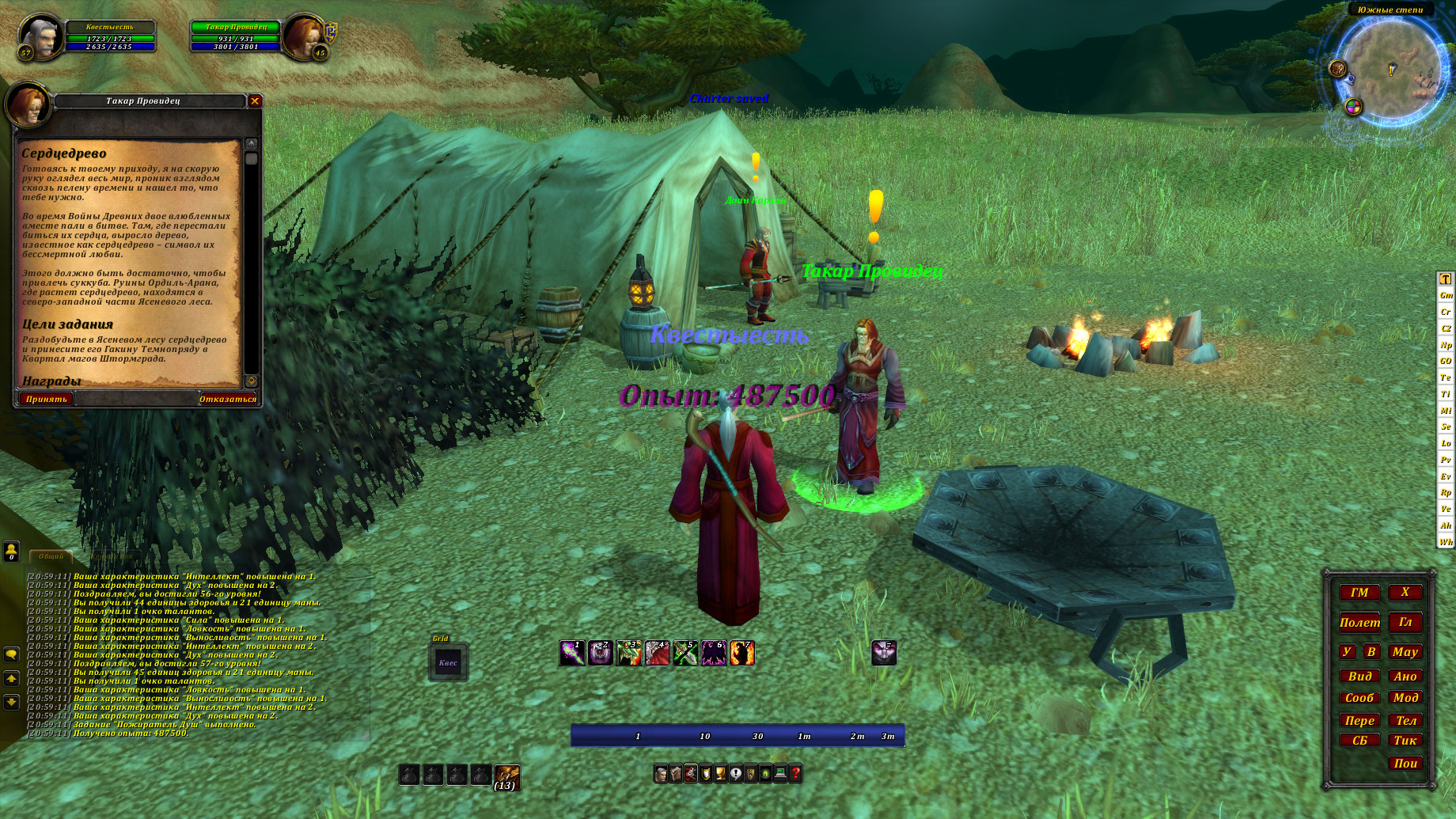Use the crossed sword ability in slot 5
Viewport: 1456px width, 819px height.
[685, 653]
